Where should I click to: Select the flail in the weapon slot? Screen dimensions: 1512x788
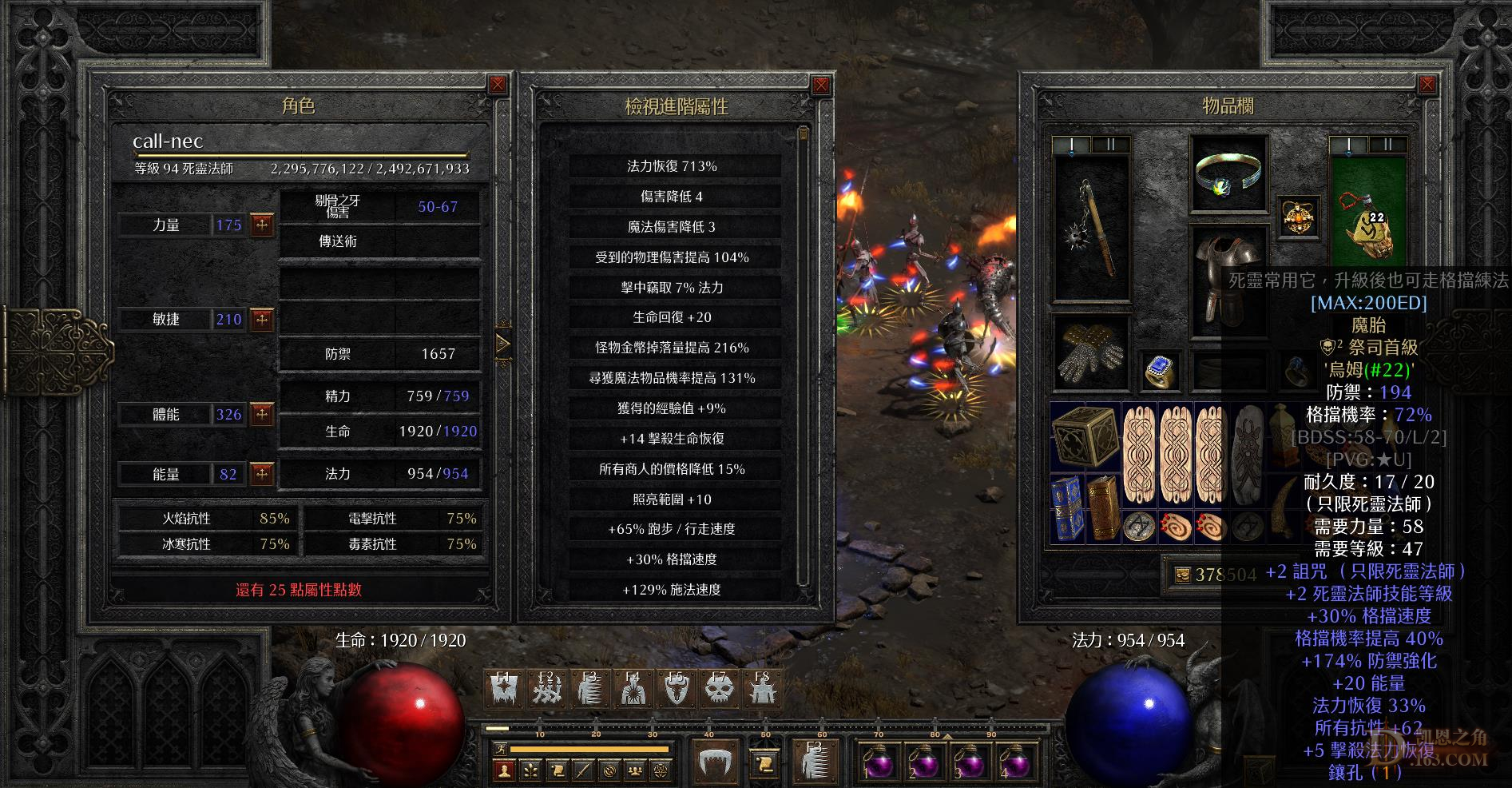[x=1091, y=228]
